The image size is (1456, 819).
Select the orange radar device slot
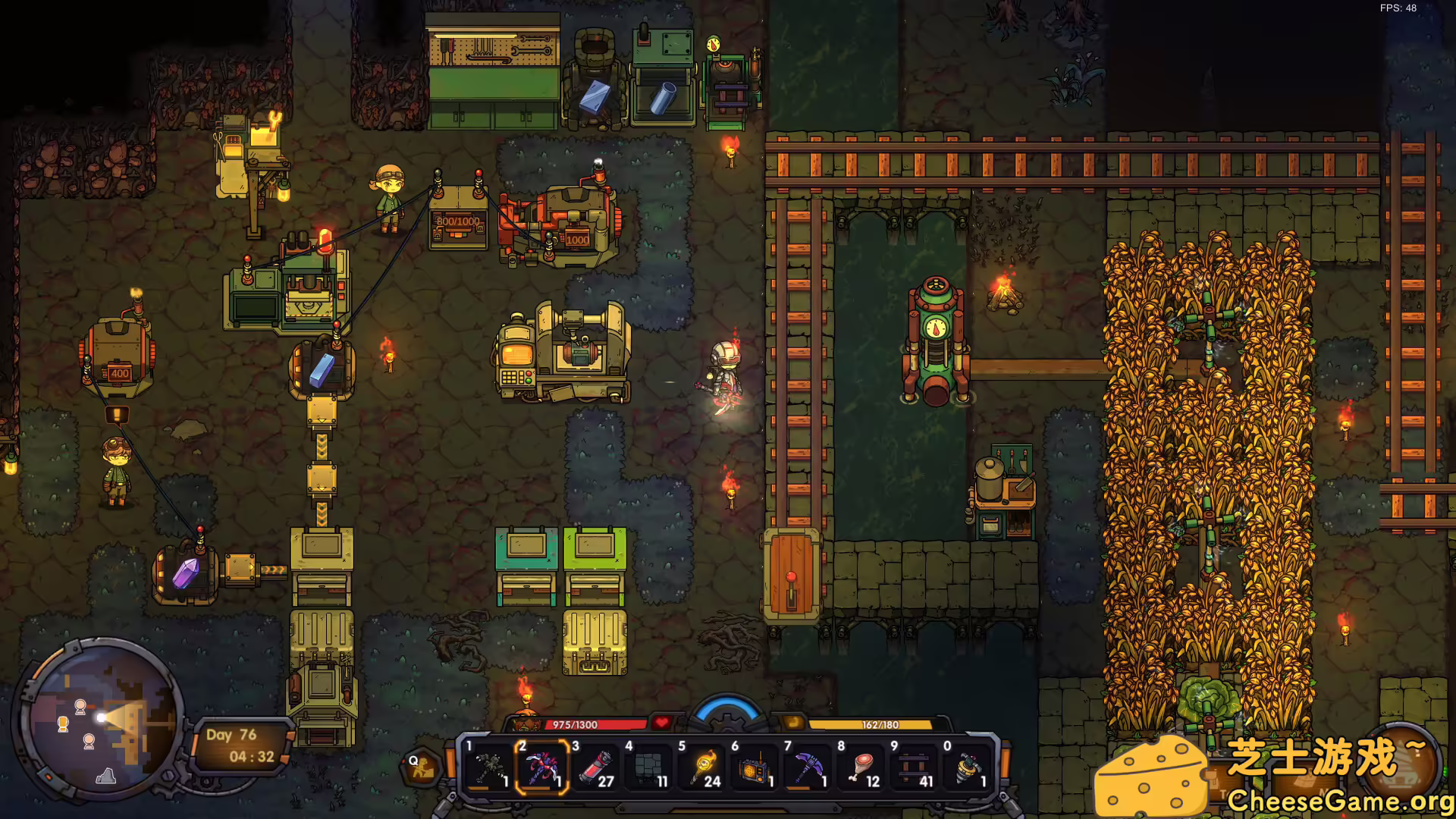pyautogui.click(x=754, y=767)
